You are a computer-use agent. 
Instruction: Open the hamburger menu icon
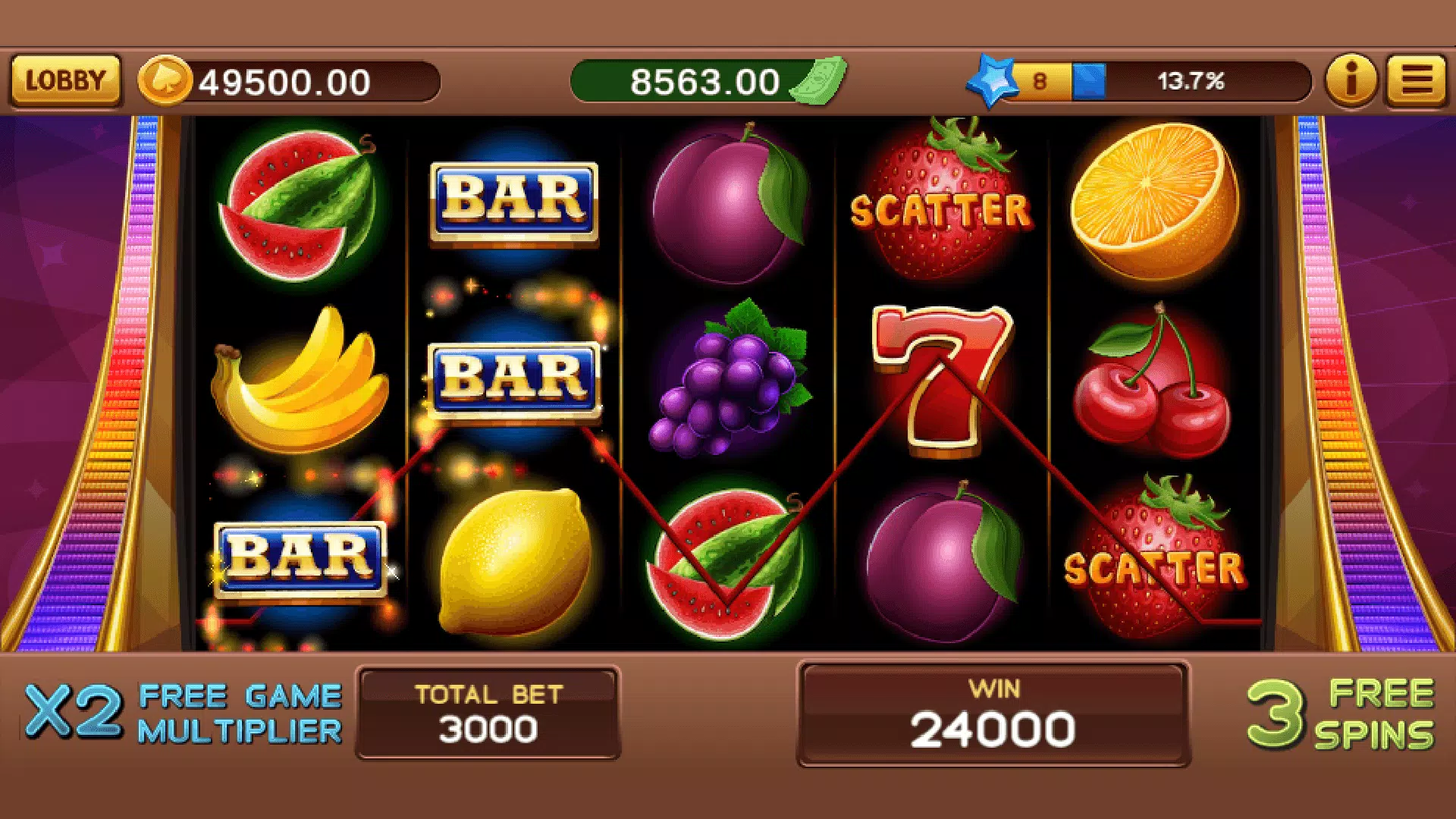(1415, 81)
